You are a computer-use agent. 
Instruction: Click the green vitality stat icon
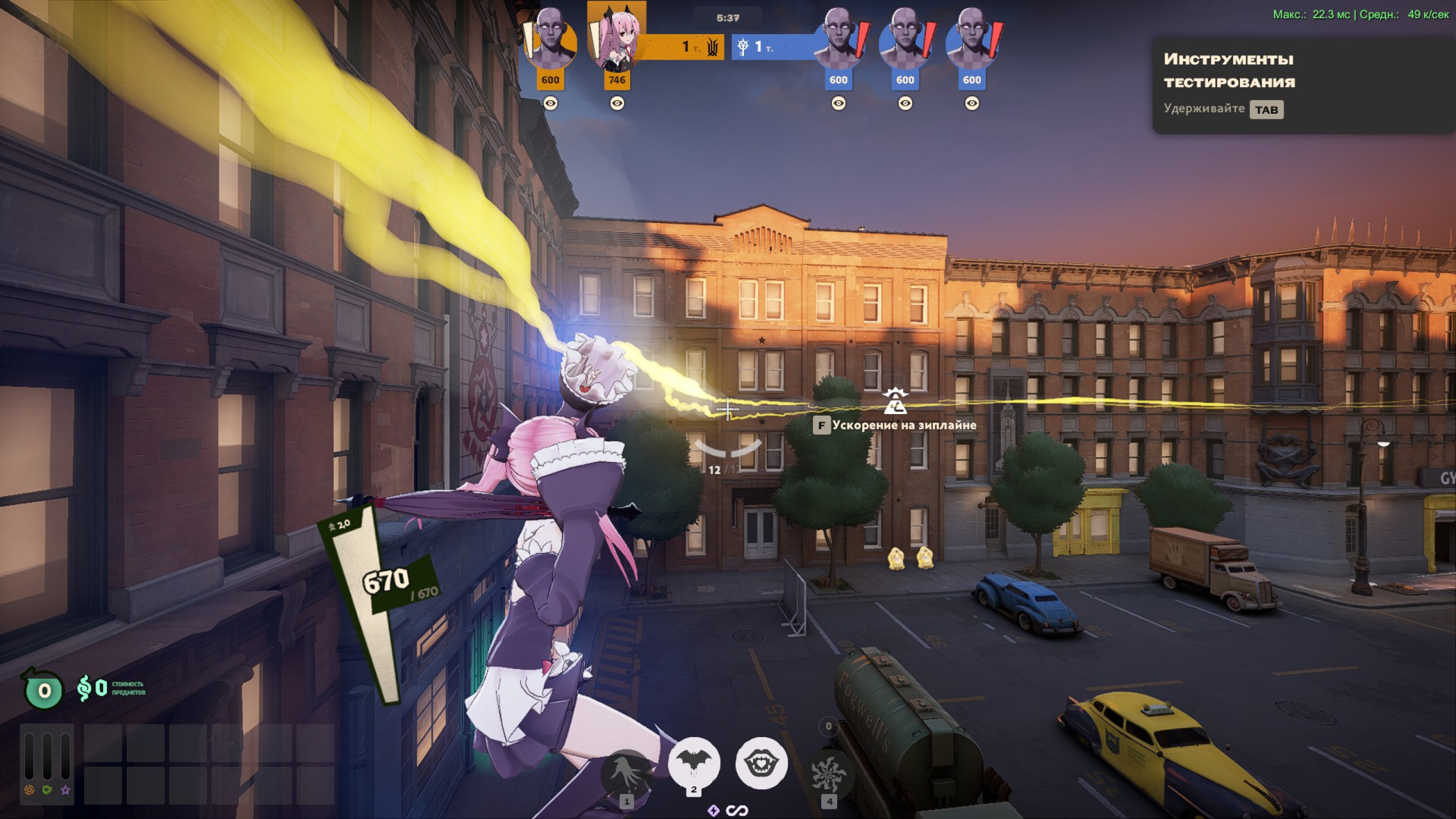click(48, 790)
